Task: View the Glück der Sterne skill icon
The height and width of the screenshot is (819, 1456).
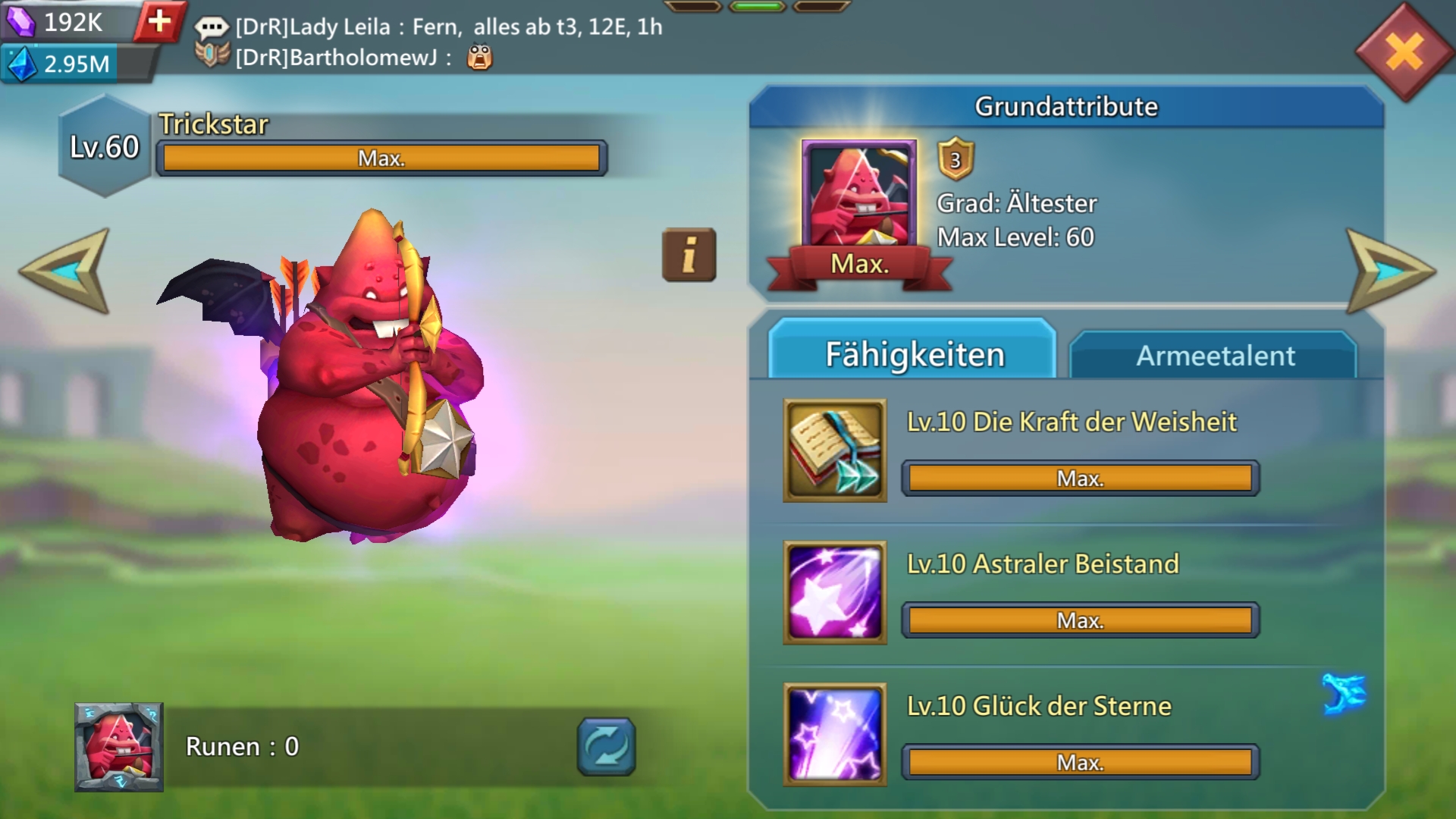Action: (x=835, y=734)
